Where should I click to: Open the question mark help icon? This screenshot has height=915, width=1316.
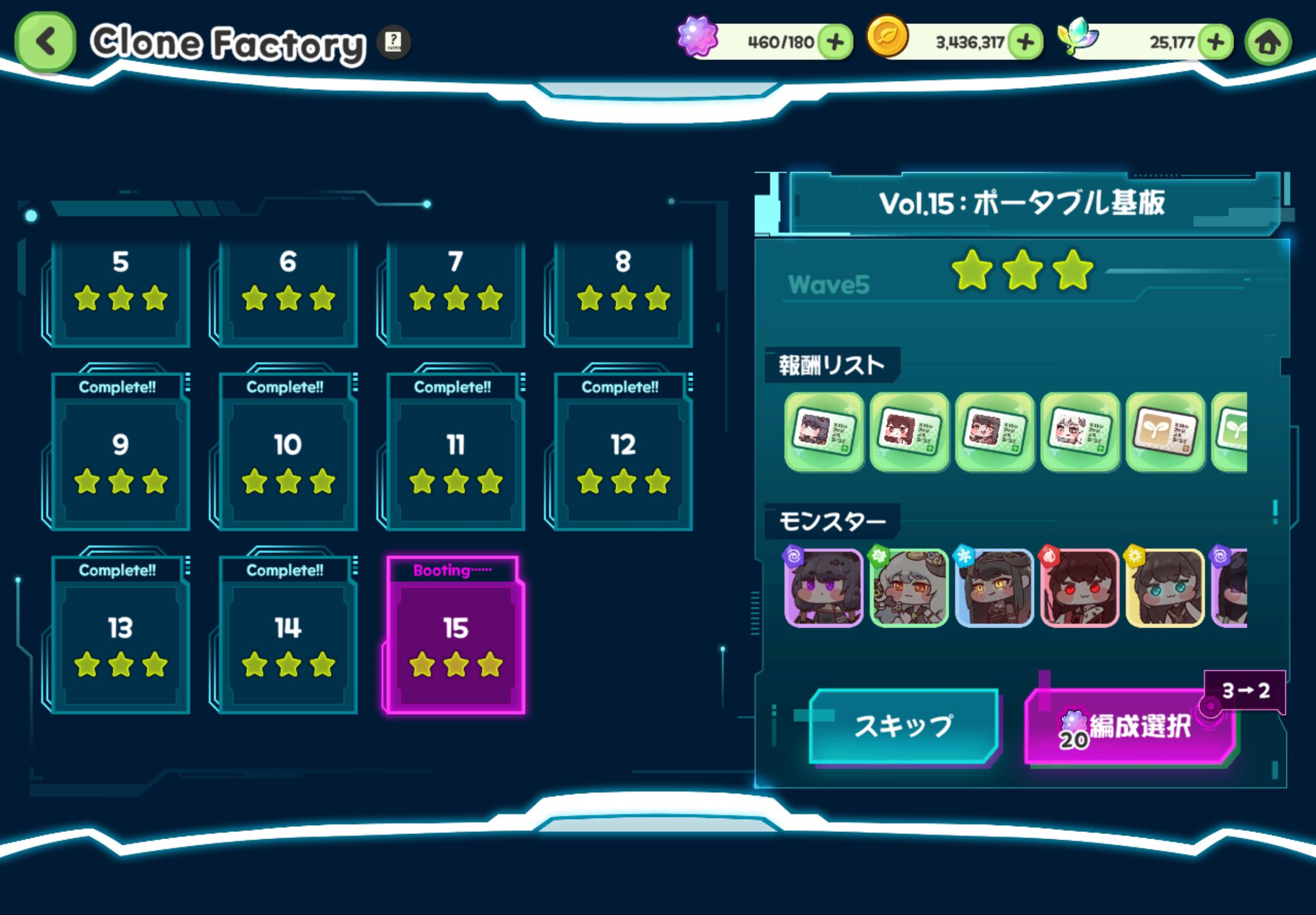coord(394,42)
